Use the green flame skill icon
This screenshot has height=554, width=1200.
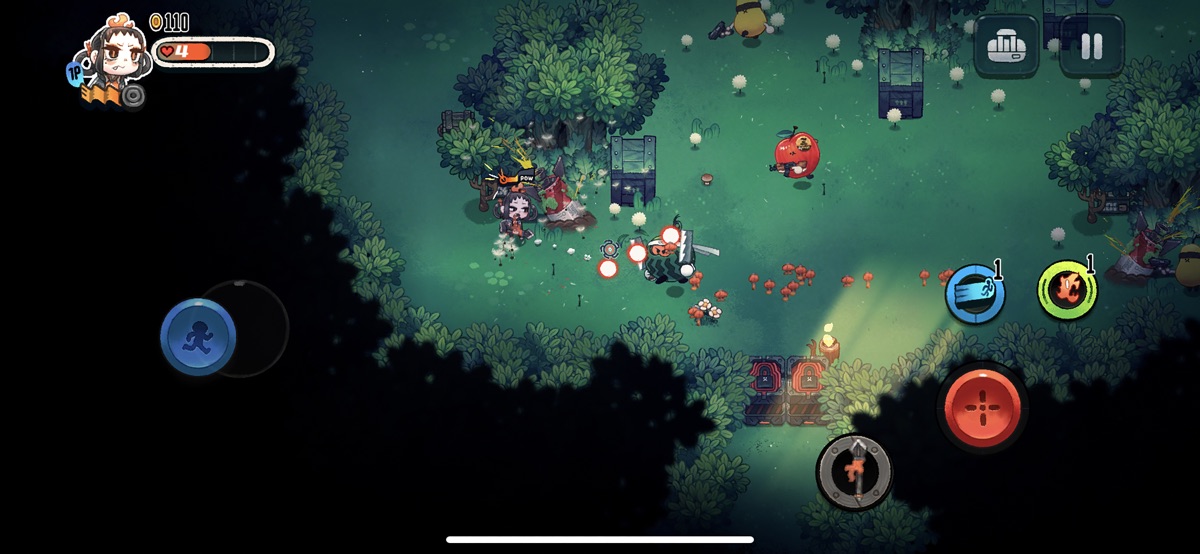tap(1066, 291)
